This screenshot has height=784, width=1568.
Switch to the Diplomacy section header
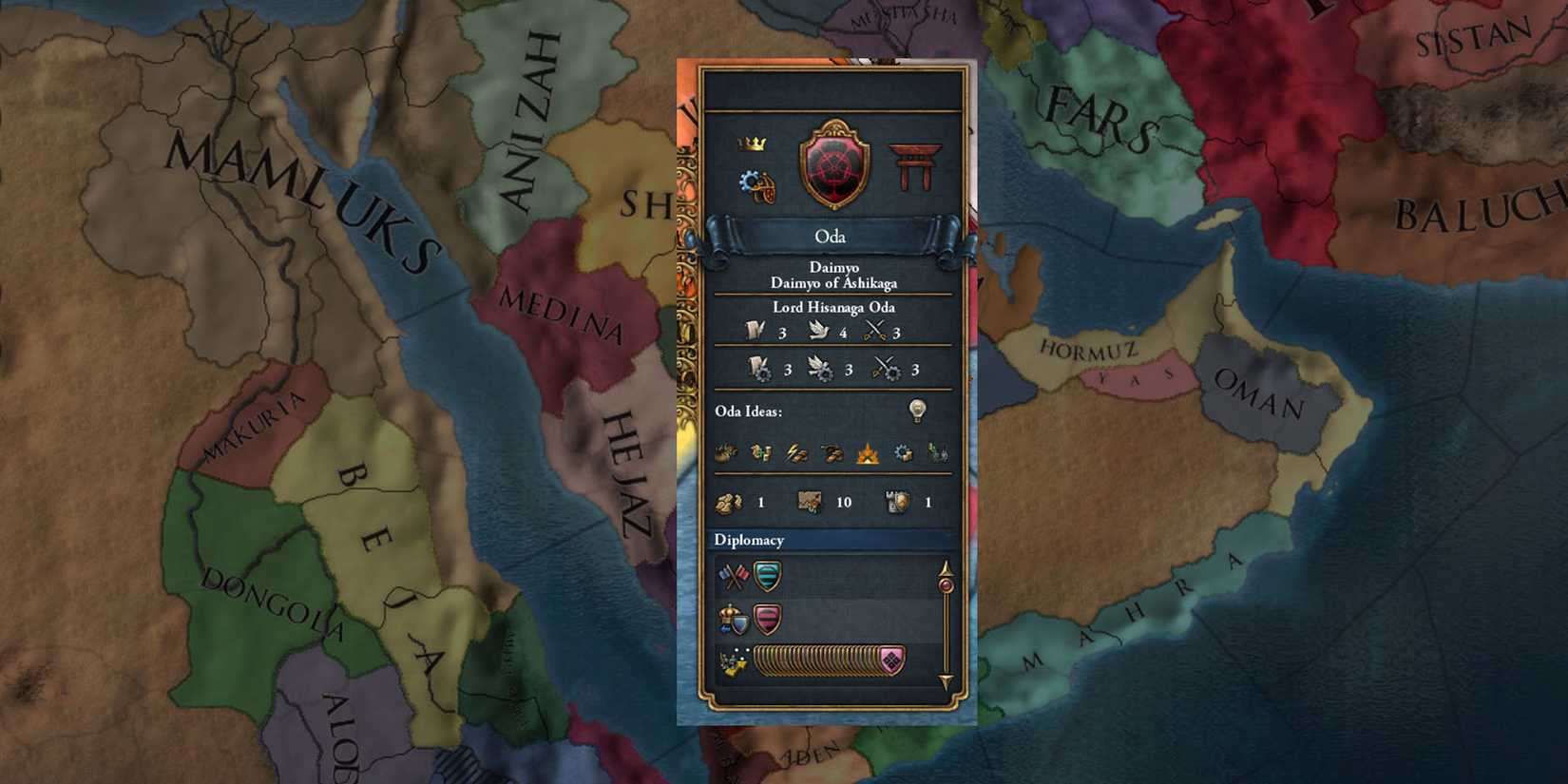(x=751, y=540)
